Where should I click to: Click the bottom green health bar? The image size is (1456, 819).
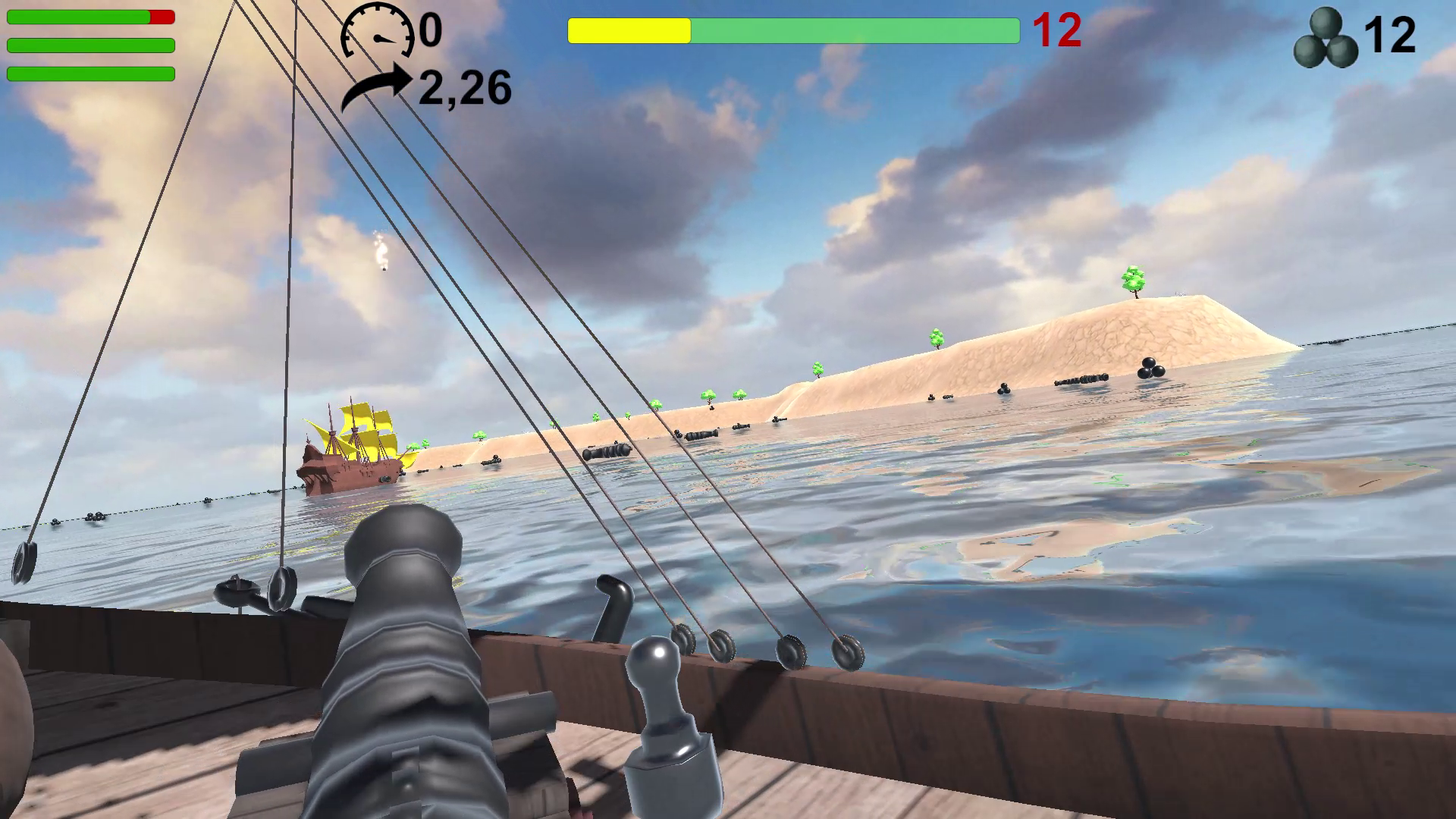click(x=89, y=73)
